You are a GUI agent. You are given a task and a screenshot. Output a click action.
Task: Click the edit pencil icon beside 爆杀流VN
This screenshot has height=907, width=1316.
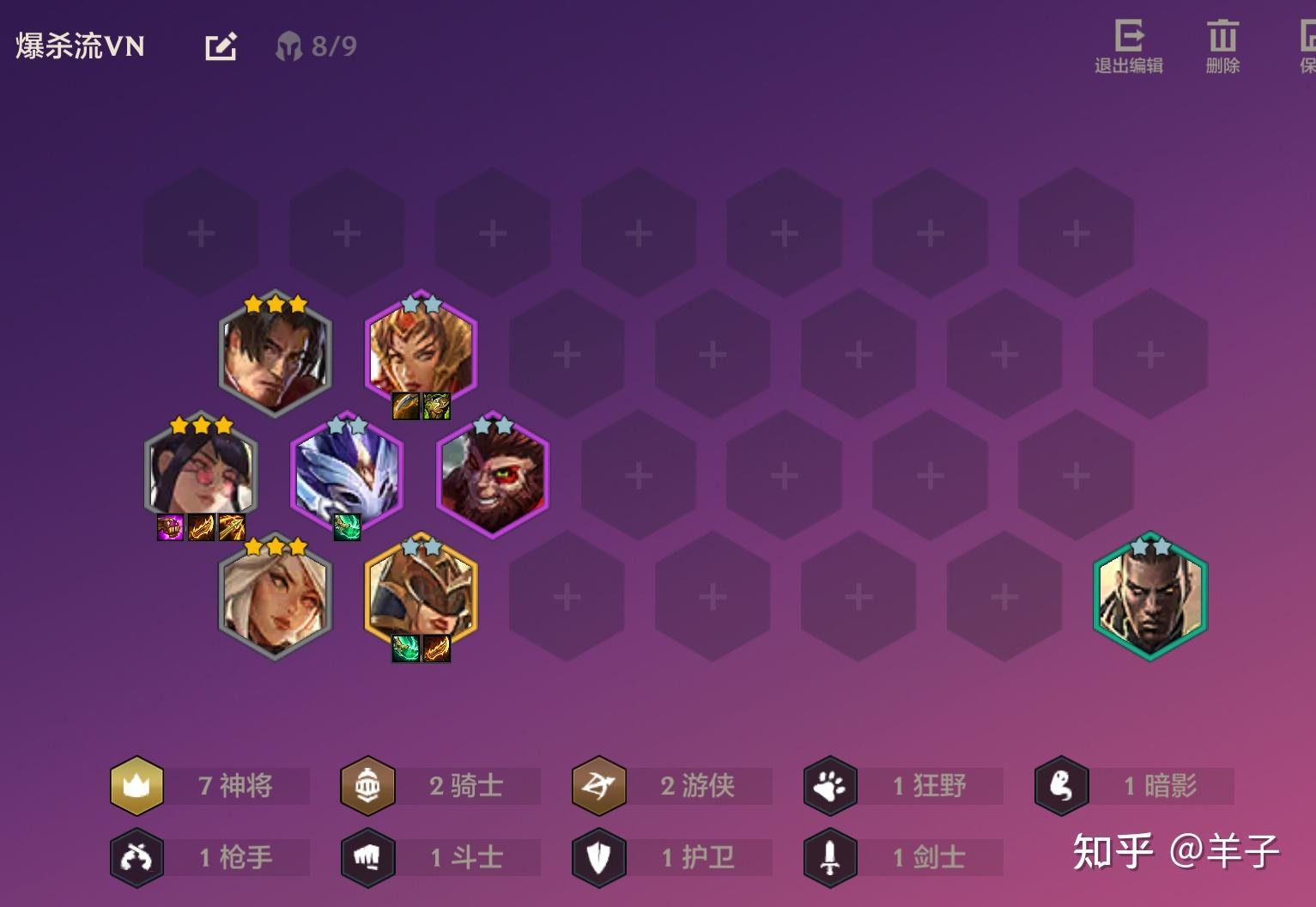(221, 46)
